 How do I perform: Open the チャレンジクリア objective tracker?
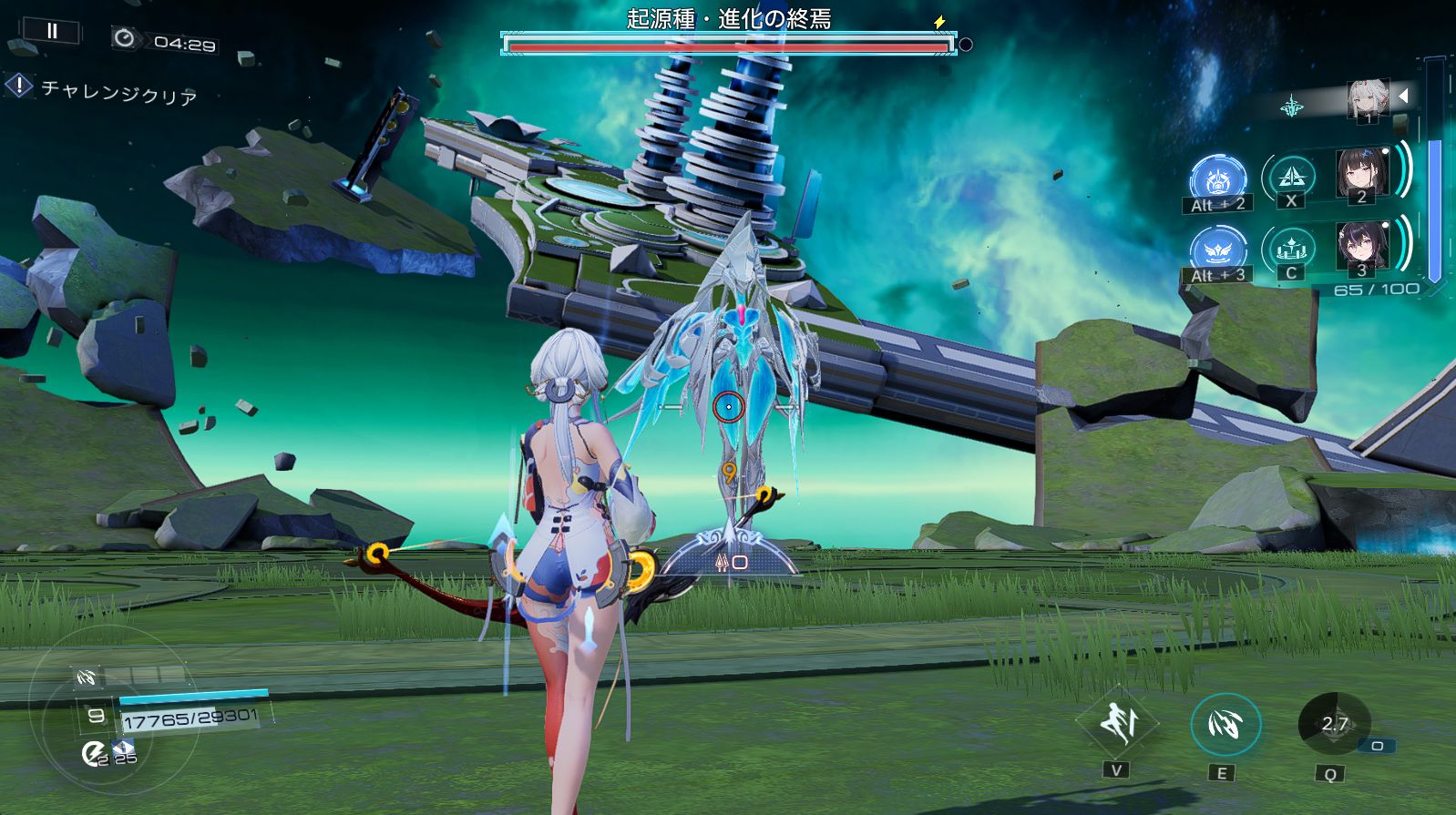tap(102, 90)
